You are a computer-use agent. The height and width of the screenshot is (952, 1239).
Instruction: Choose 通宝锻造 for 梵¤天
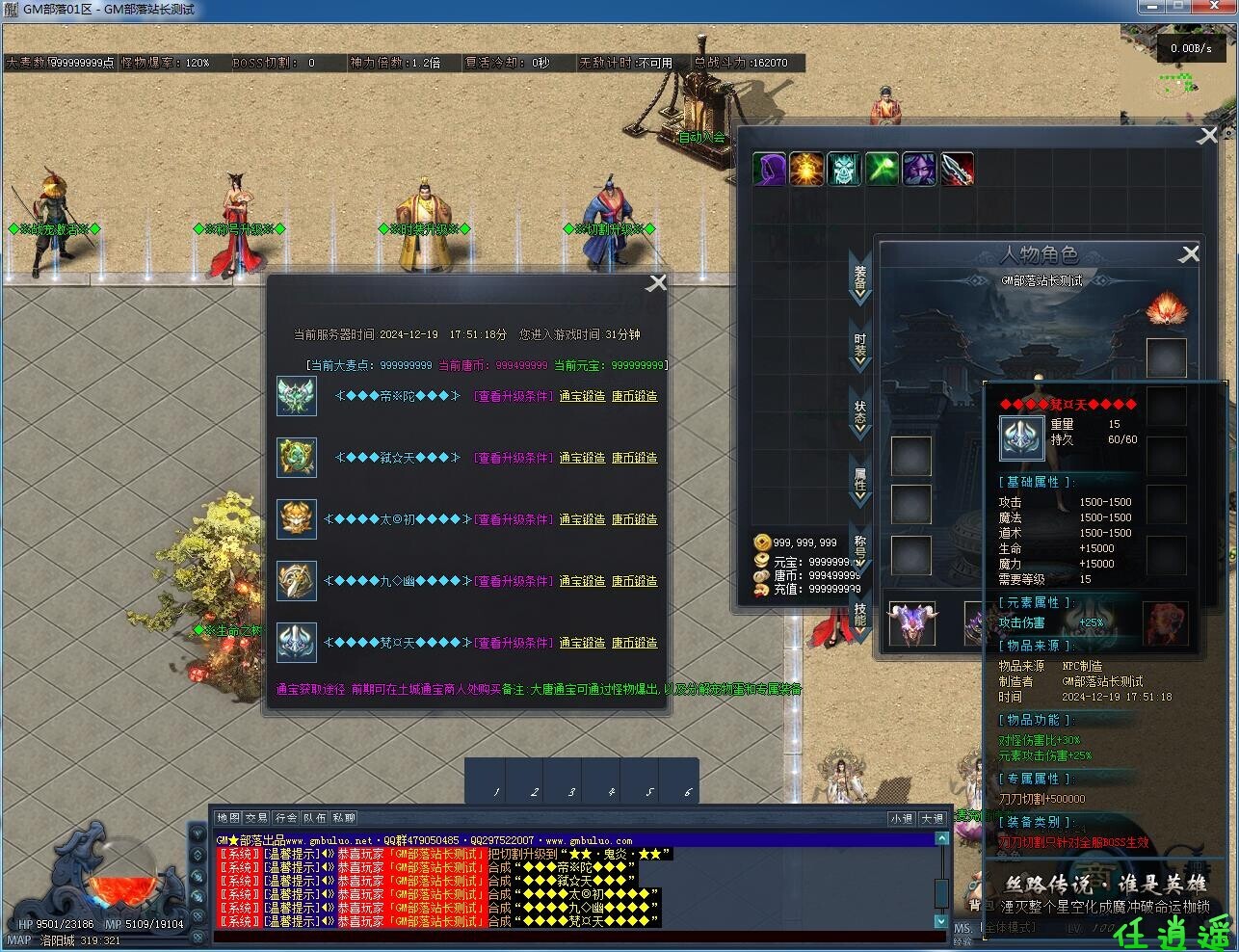[582, 643]
